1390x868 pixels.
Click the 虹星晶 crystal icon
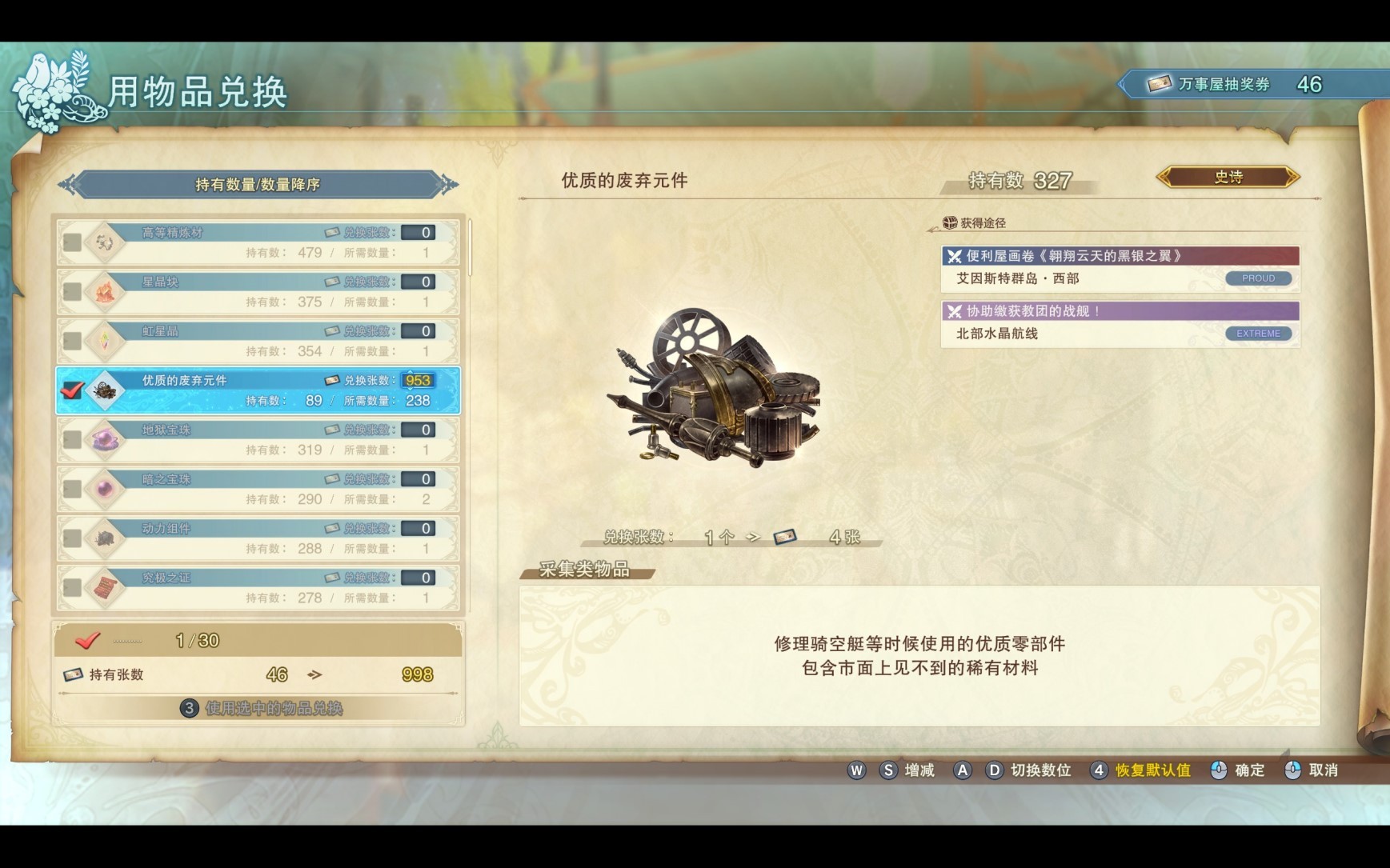104,338
